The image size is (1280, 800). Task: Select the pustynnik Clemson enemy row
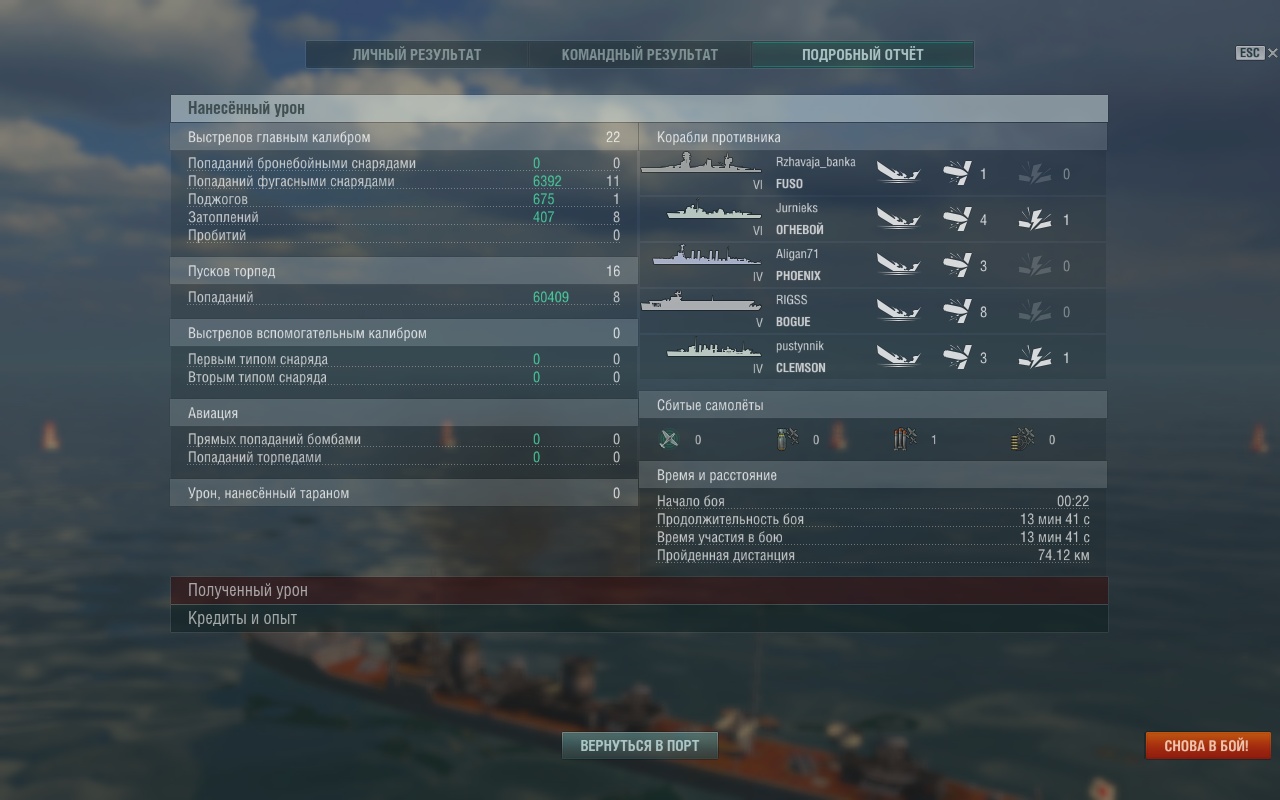(872, 358)
